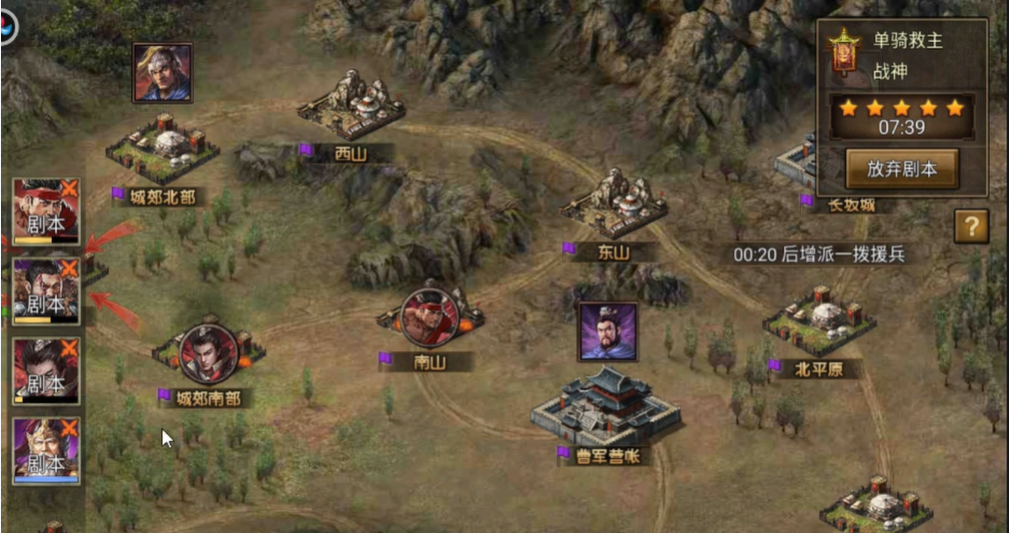The image size is (1009, 533).
Task: Choose the 城郊北部 camp node
Action: click(x=163, y=147)
